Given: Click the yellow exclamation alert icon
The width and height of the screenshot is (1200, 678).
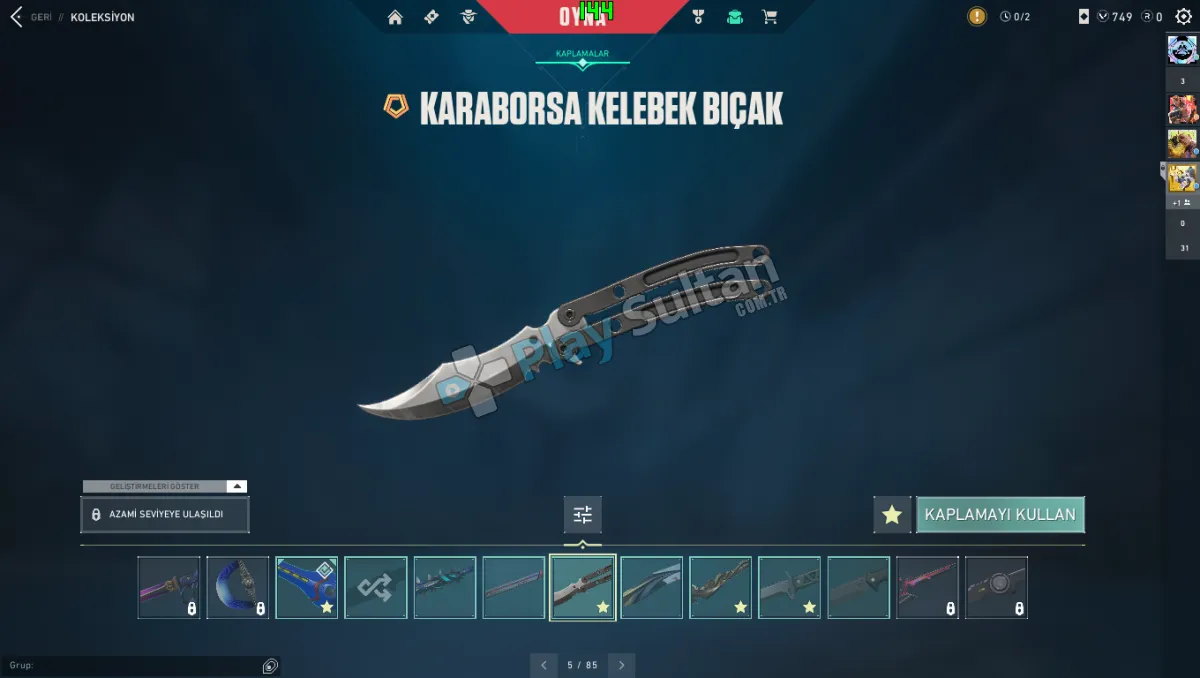Looking at the screenshot, I should click(977, 17).
